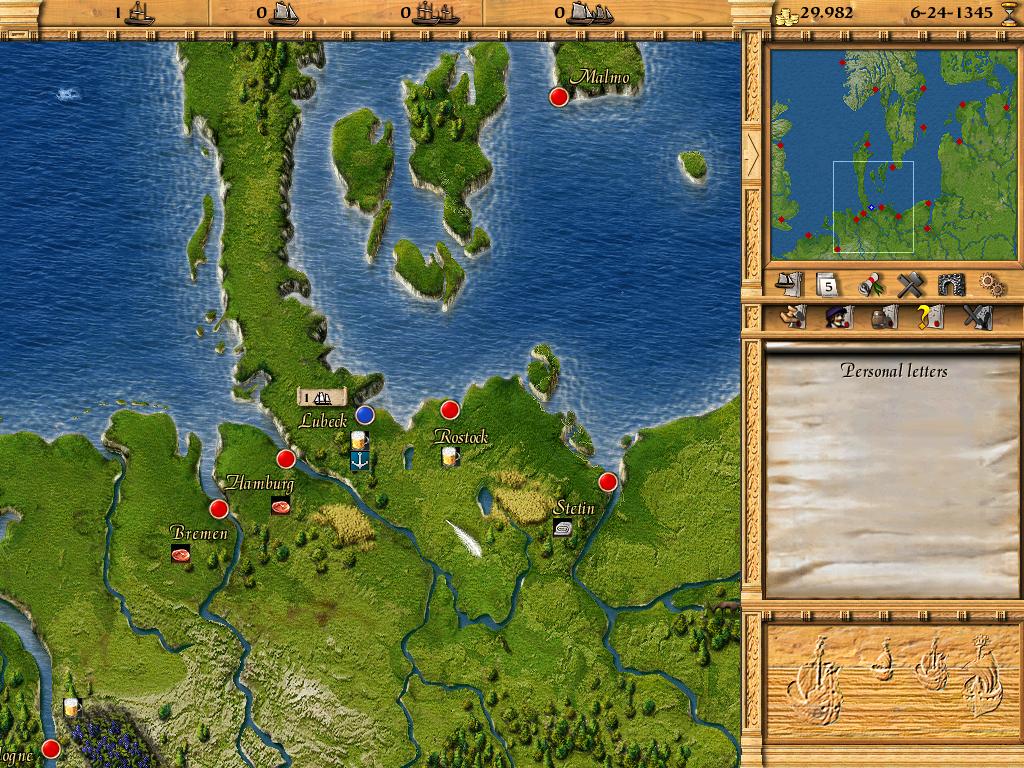
Task: Show the letters with the man's portrait
Action: 836,318
